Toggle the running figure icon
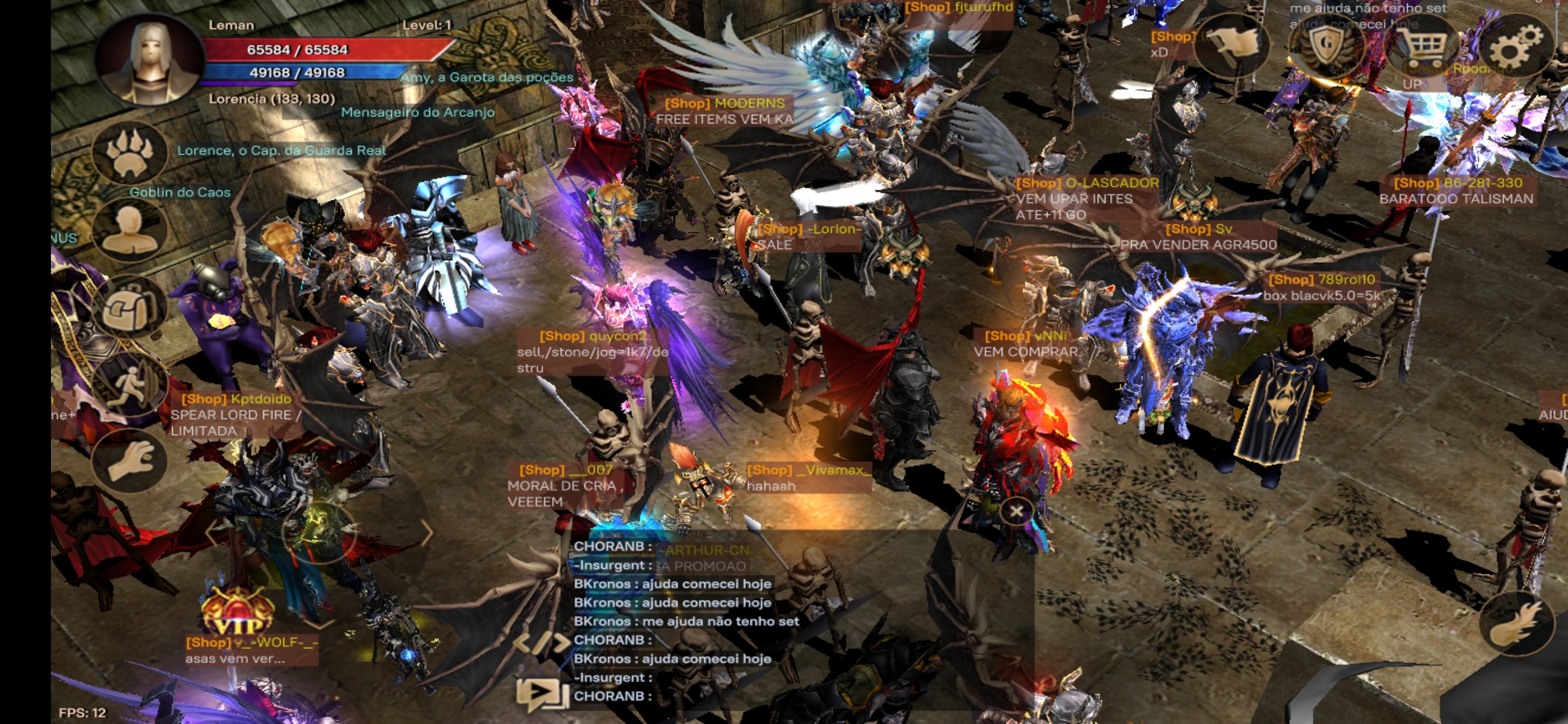The image size is (1568, 724). 129,385
